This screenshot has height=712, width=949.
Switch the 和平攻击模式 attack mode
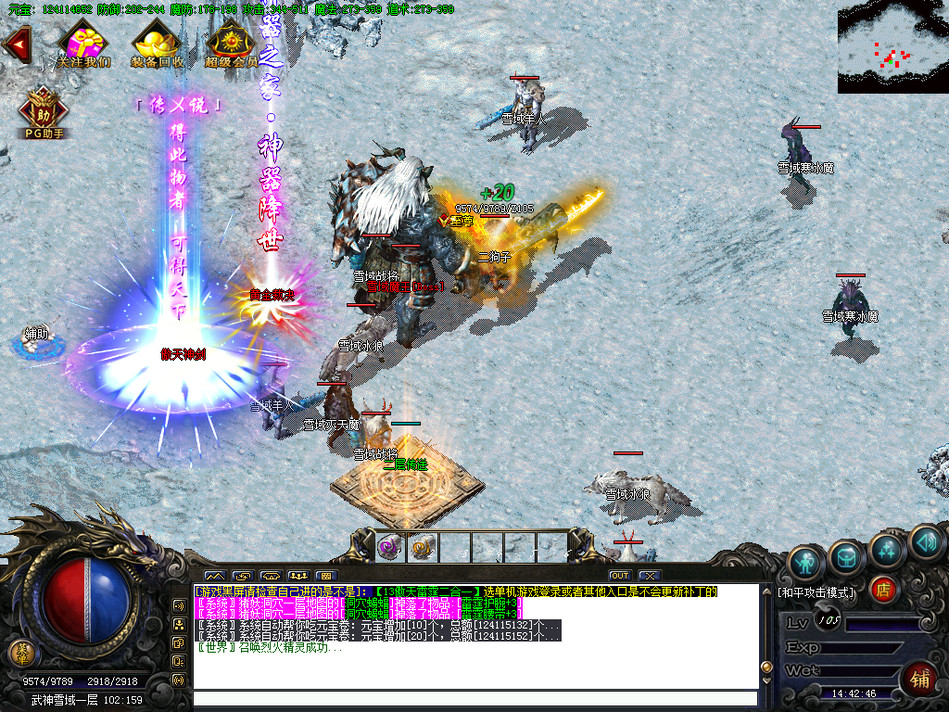pyautogui.click(x=816, y=592)
